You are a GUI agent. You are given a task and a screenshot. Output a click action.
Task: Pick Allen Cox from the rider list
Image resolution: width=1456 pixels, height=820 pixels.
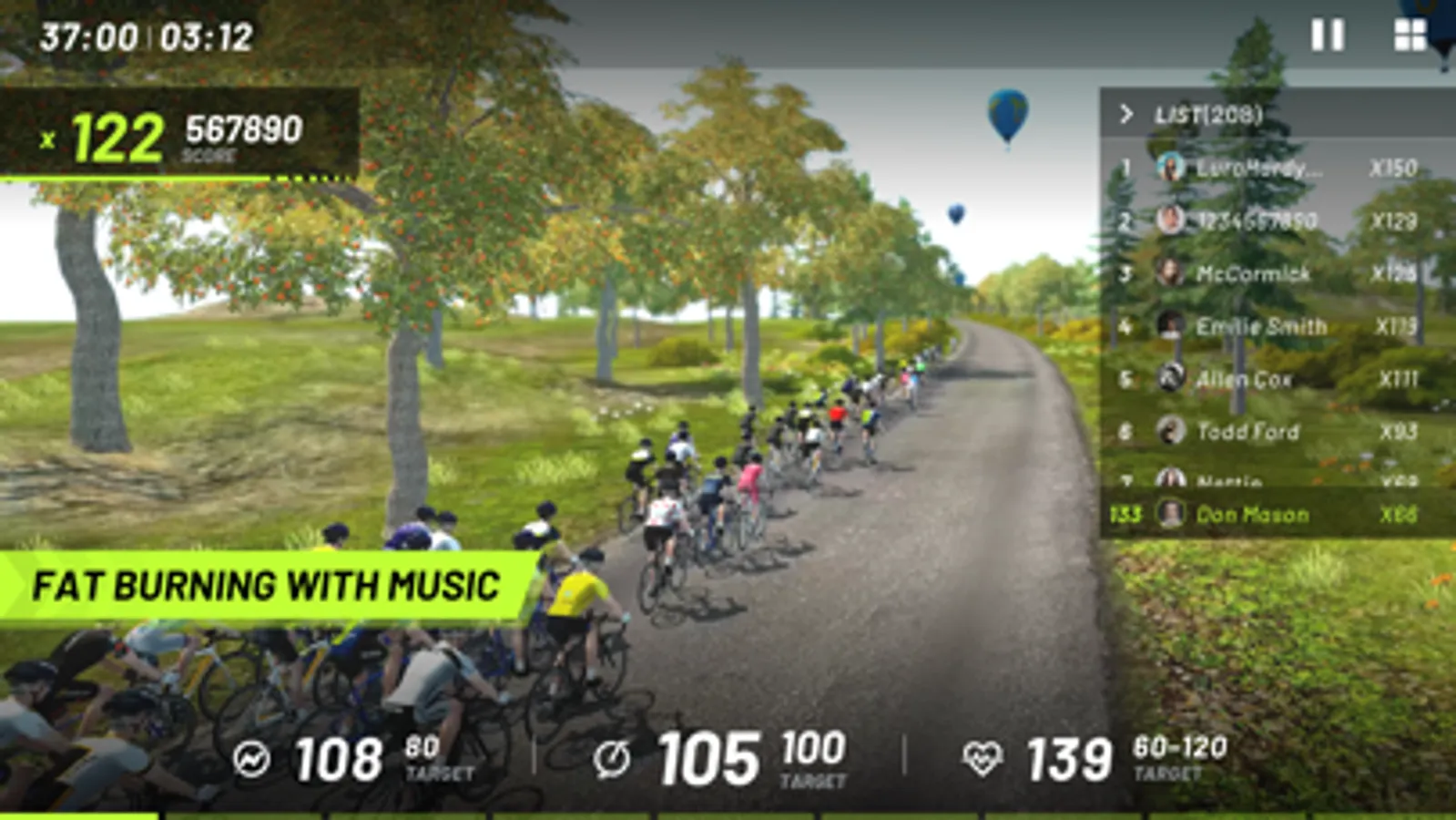1275,379
